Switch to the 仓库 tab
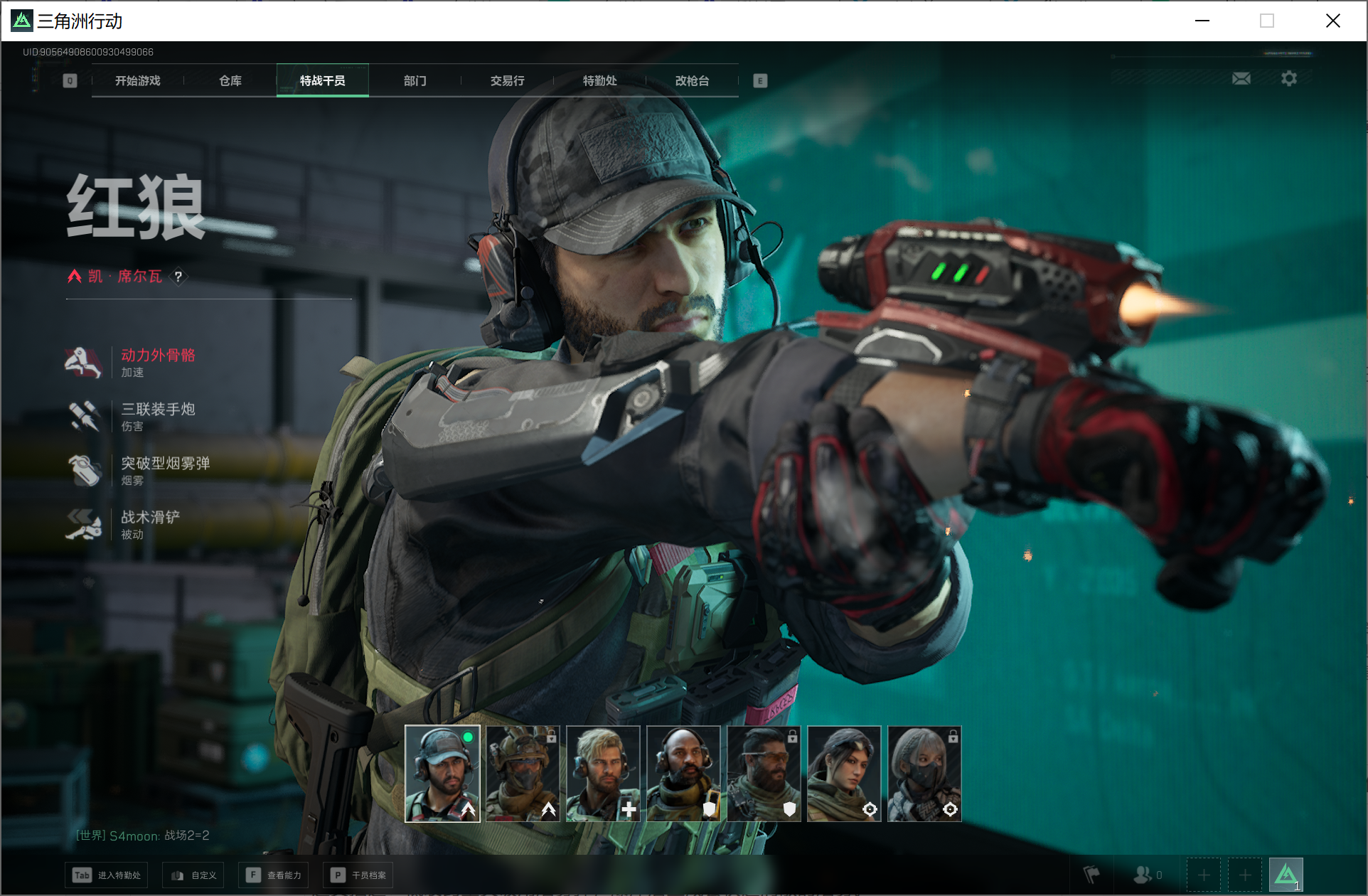The width and height of the screenshot is (1368, 896). (x=230, y=81)
